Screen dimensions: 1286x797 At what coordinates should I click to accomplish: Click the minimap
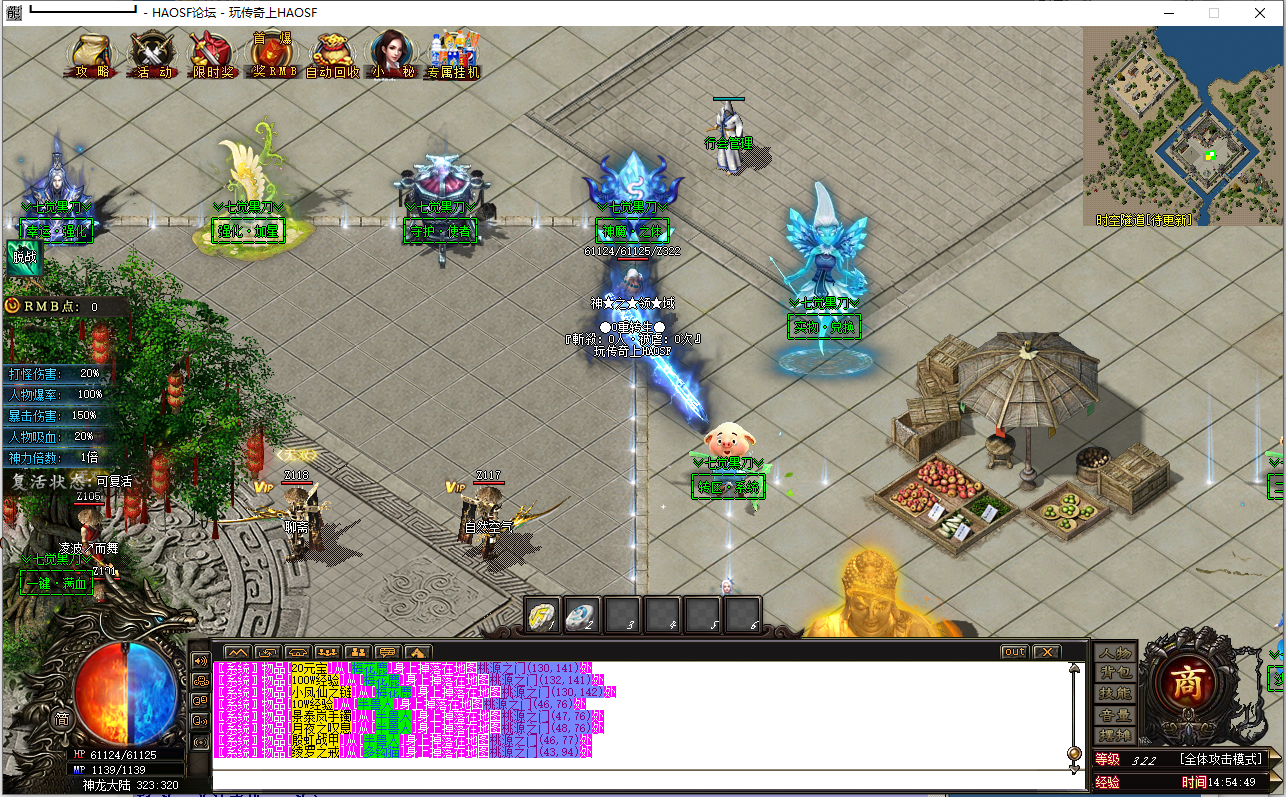(x=1182, y=125)
